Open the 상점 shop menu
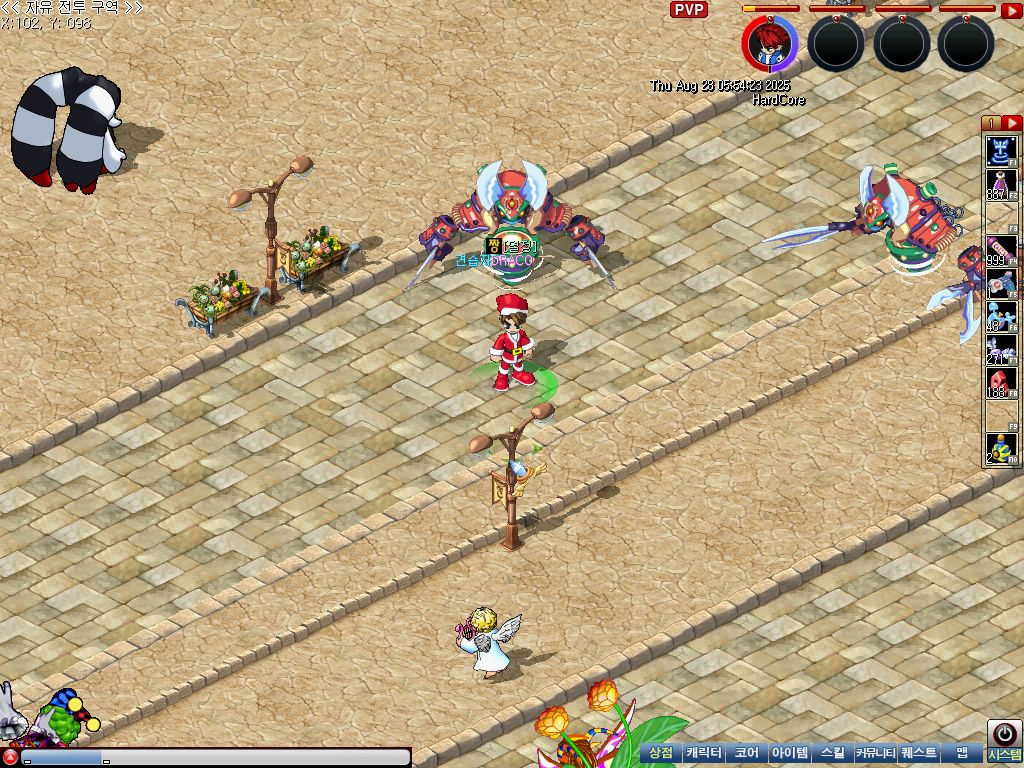Viewport: 1024px width, 768px height. pyautogui.click(x=661, y=752)
